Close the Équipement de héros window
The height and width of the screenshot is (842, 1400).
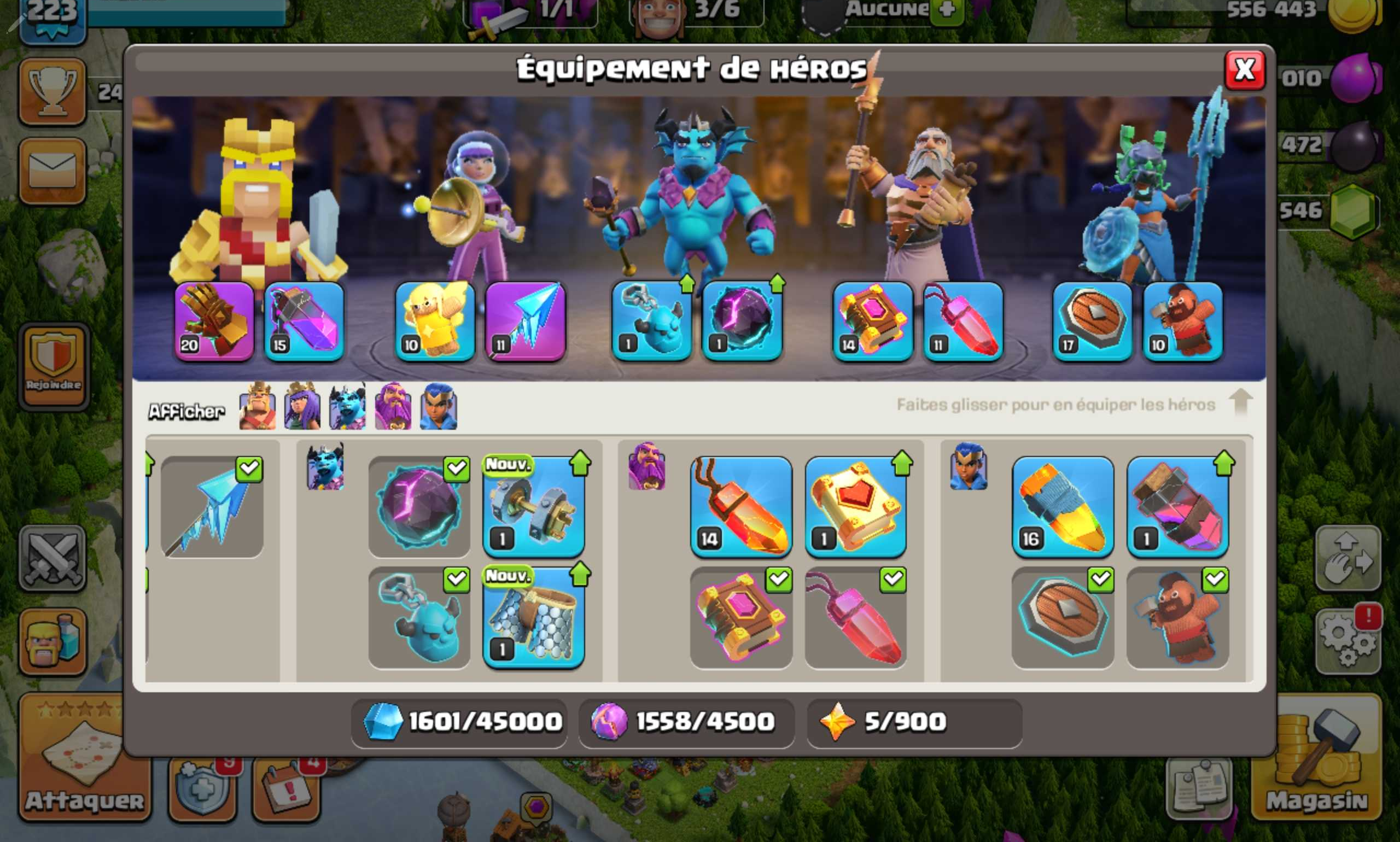coord(1245,71)
